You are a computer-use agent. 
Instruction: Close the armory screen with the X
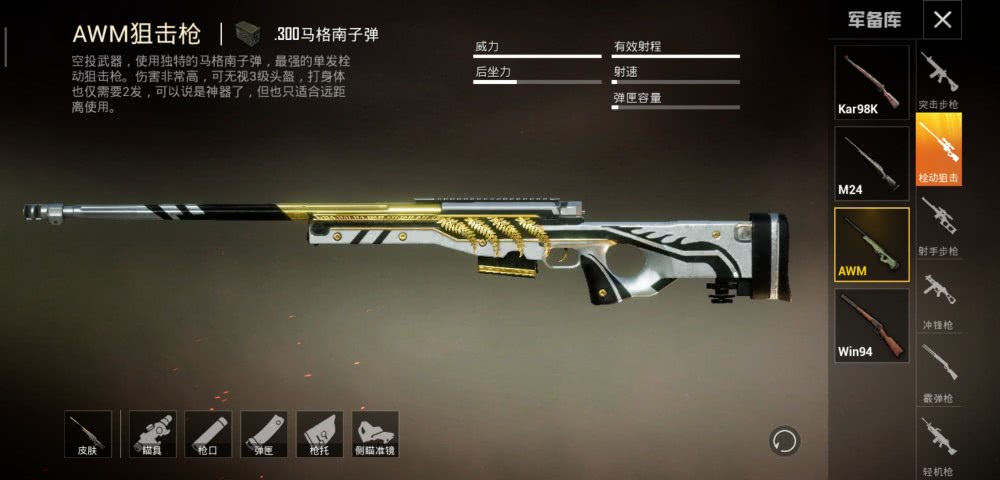click(x=942, y=19)
